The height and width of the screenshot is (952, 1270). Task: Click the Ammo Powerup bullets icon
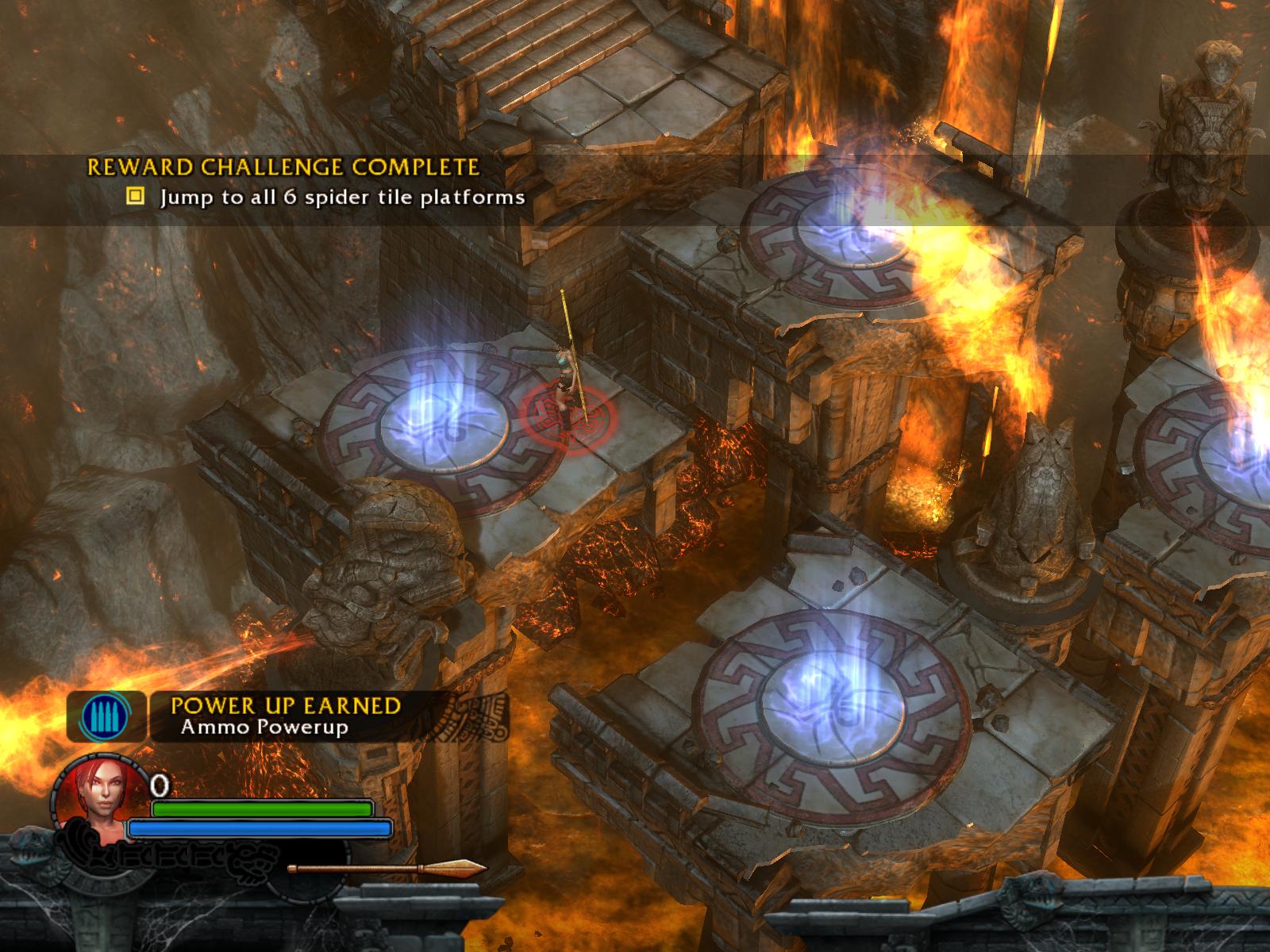[106, 716]
